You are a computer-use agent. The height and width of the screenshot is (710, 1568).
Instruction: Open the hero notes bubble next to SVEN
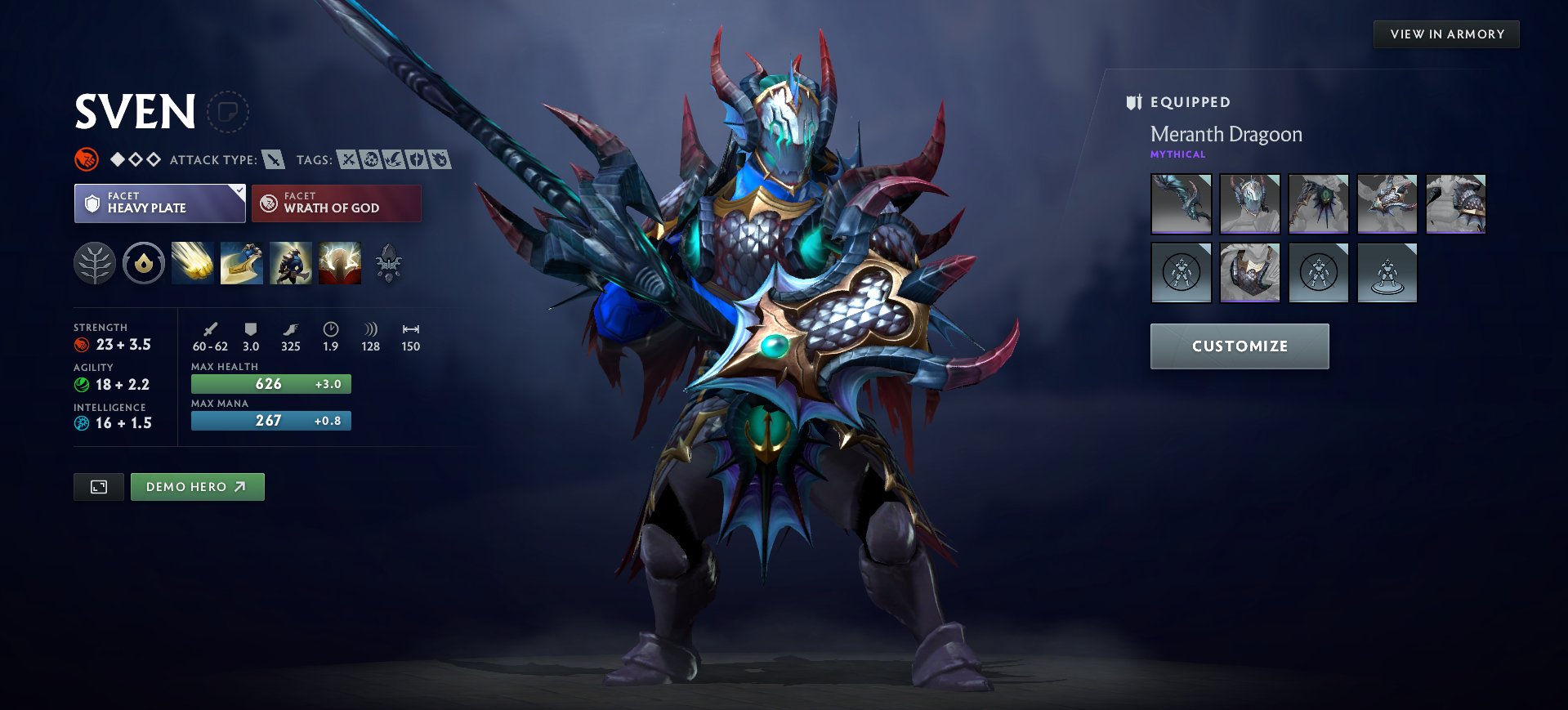[x=227, y=112]
